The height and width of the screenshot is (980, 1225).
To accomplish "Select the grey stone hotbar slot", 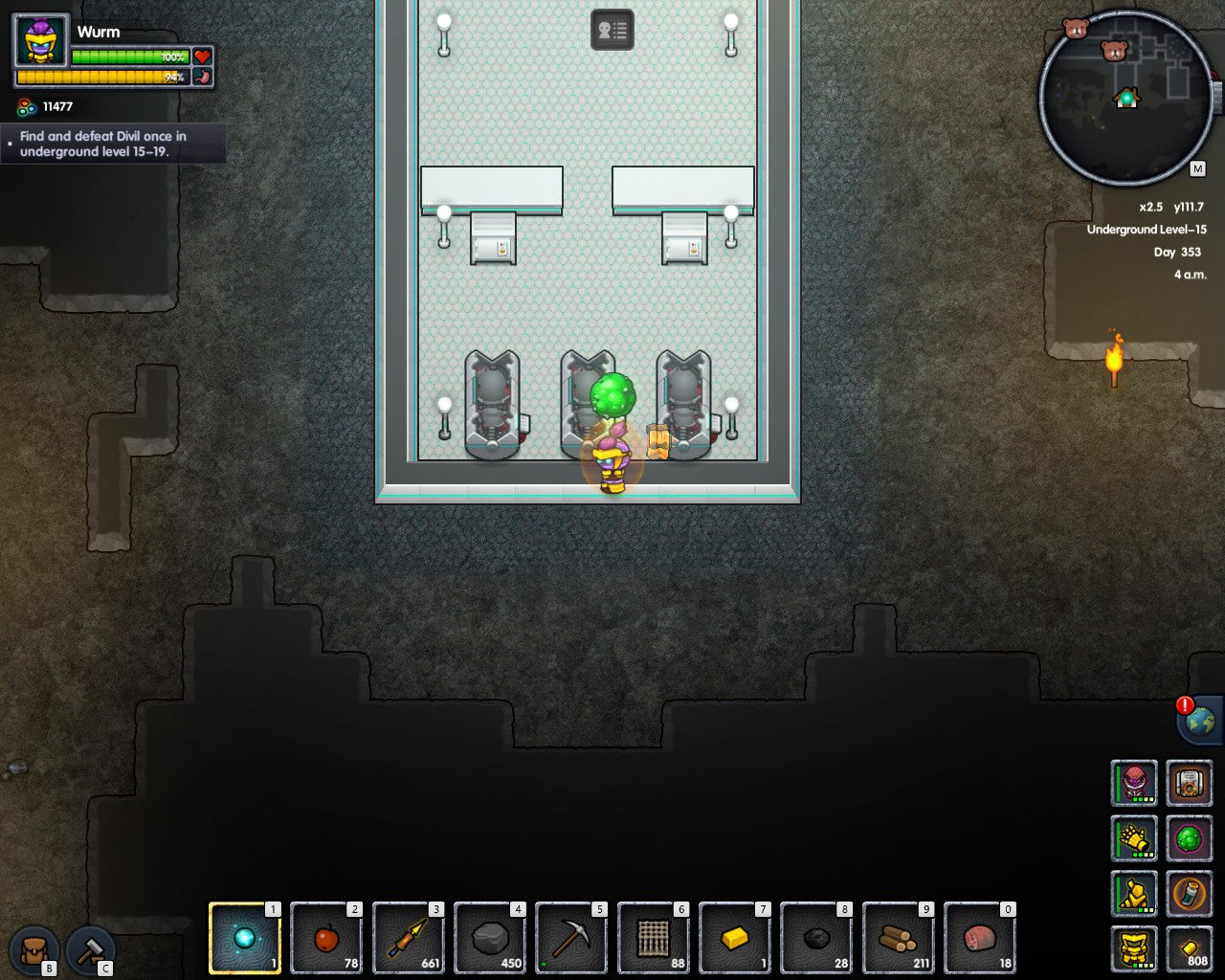I will coord(490,939).
